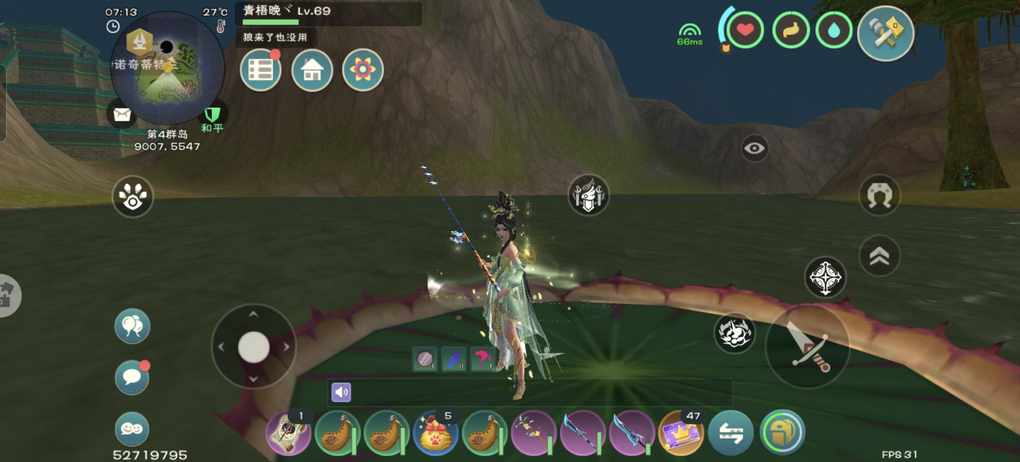Open the mail envelope icon
The height and width of the screenshot is (462, 1020).
point(122,114)
